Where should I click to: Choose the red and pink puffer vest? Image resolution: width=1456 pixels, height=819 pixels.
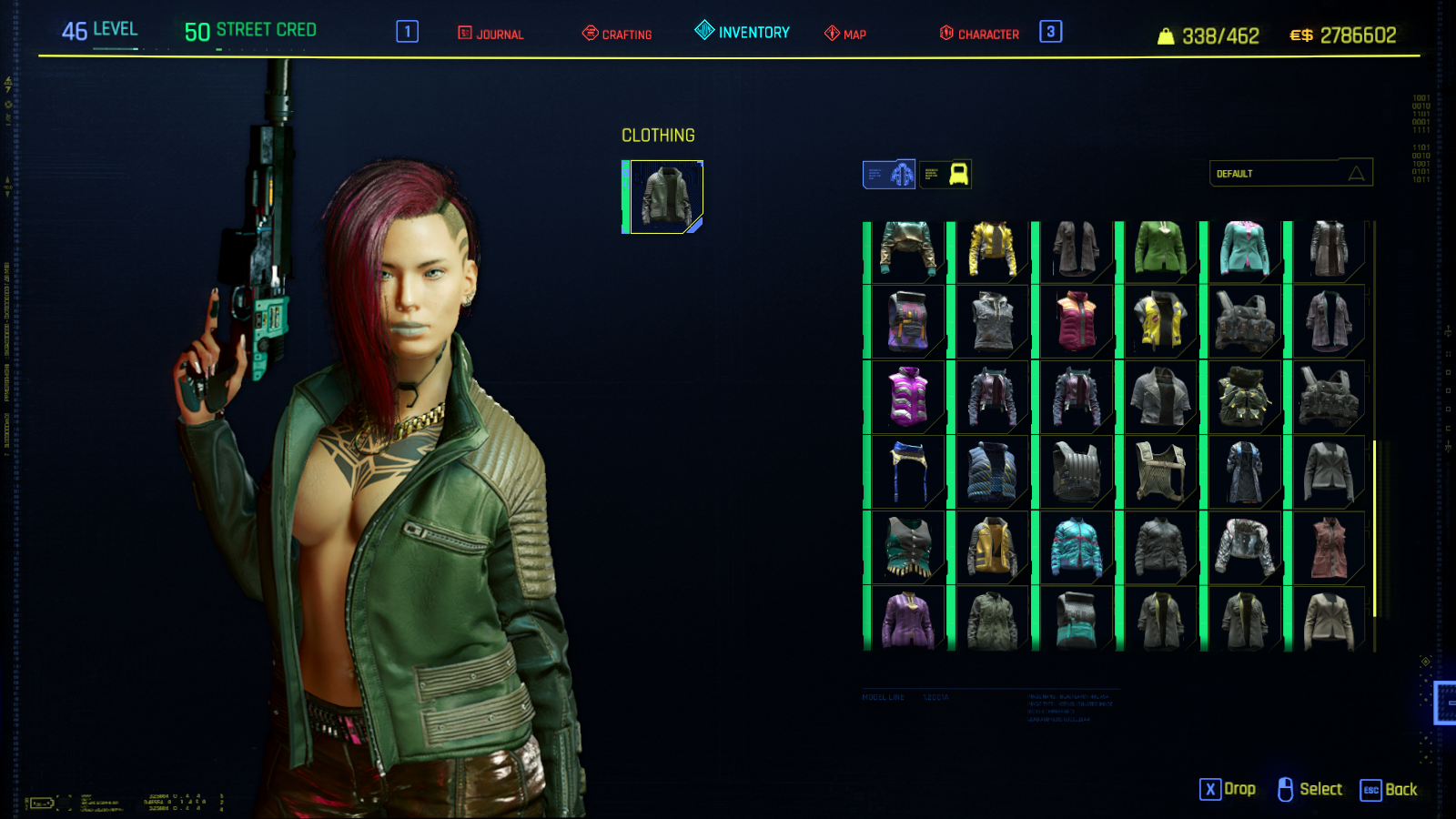click(1077, 322)
